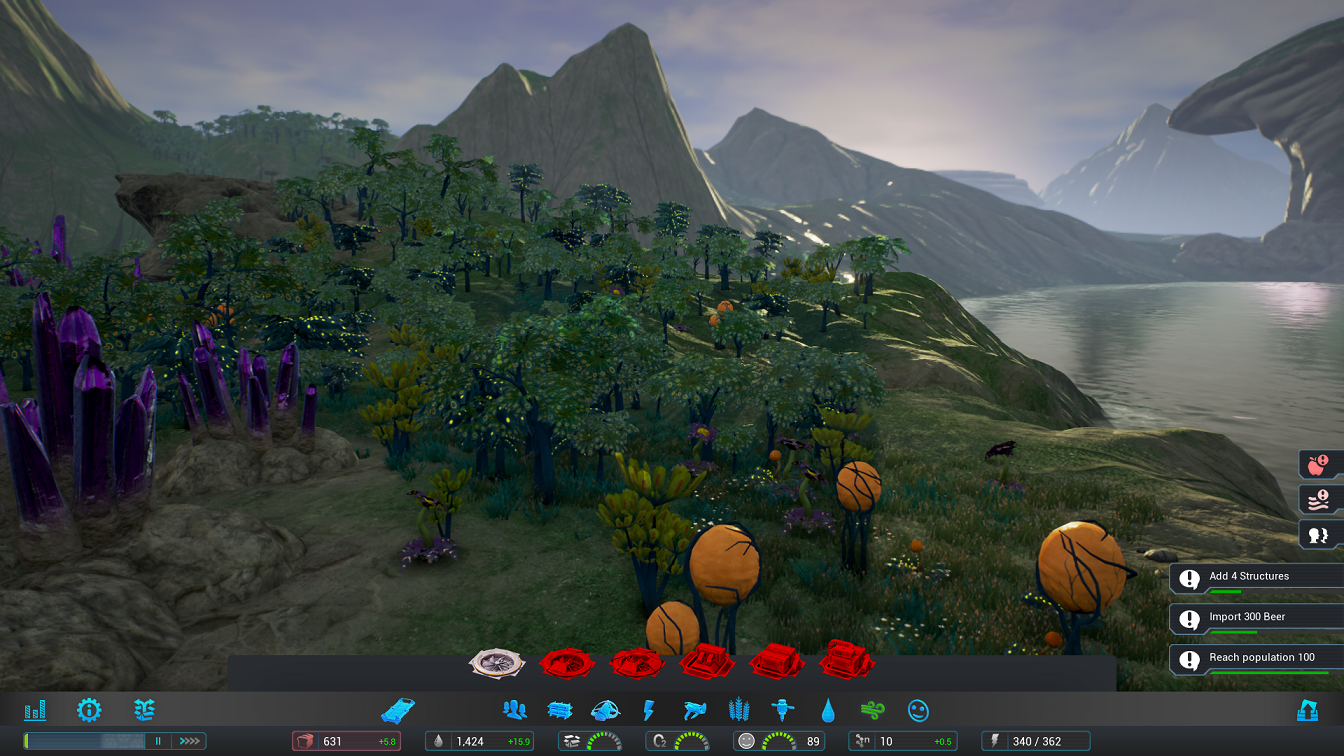Open the green air quality overlay icon
The image size is (1344, 756).
[870, 710]
